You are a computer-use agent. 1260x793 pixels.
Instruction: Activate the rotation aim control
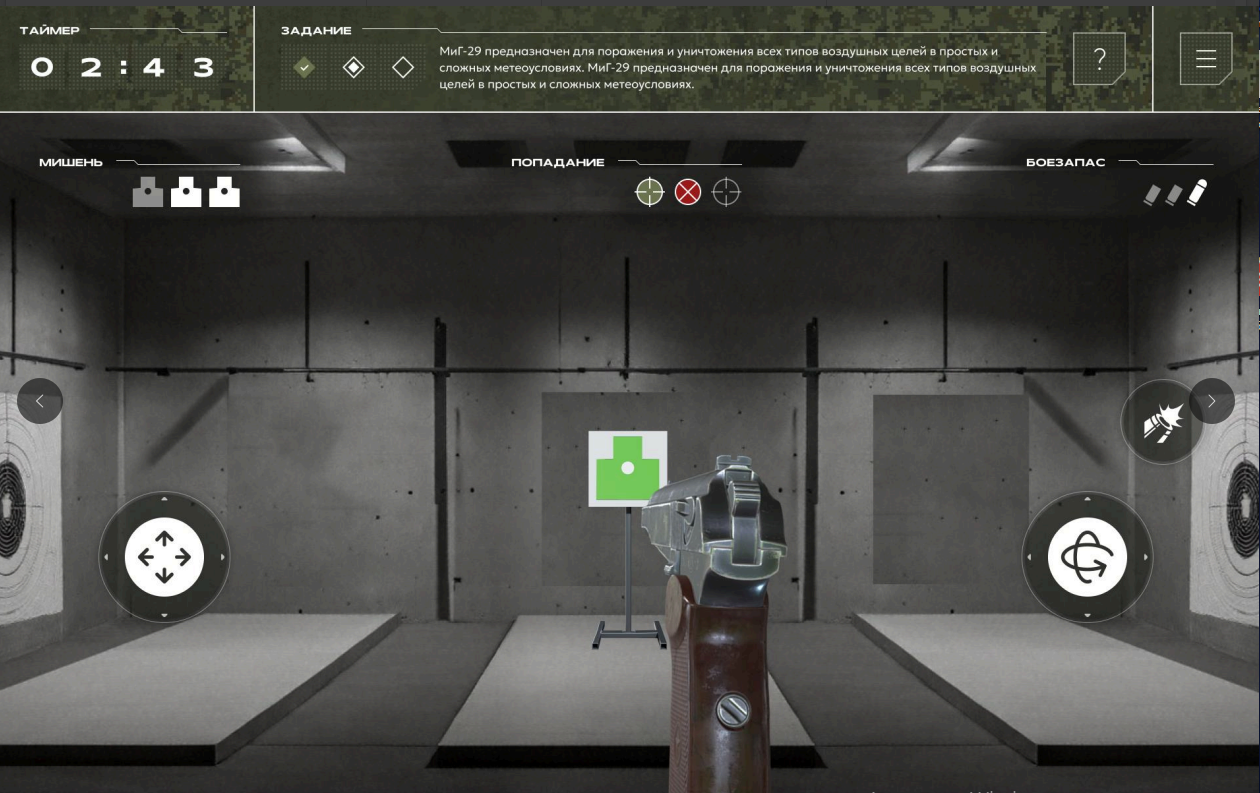(x=1087, y=557)
